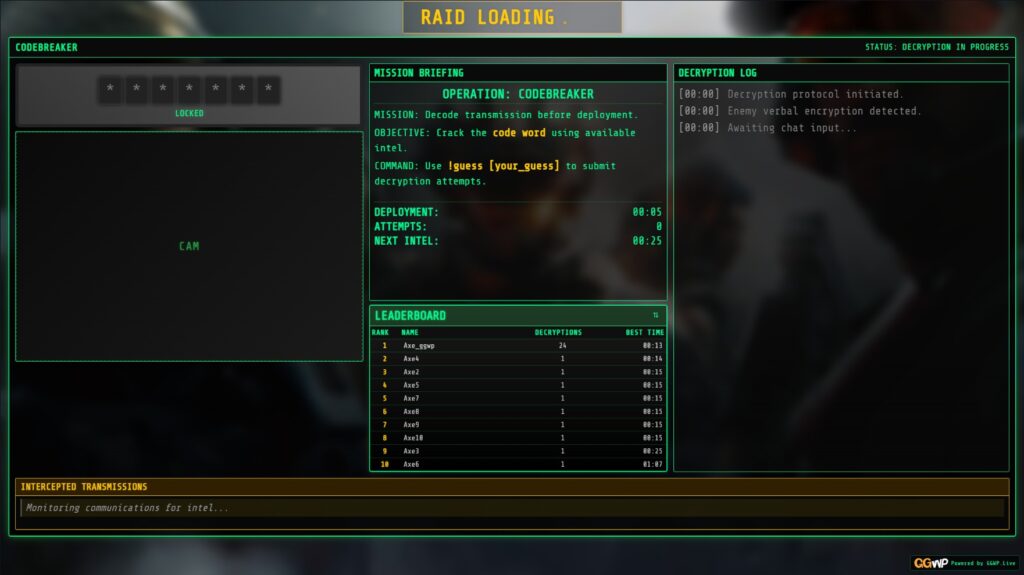
Task: Select the Axe8 leaderboard row
Action: (518, 411)
